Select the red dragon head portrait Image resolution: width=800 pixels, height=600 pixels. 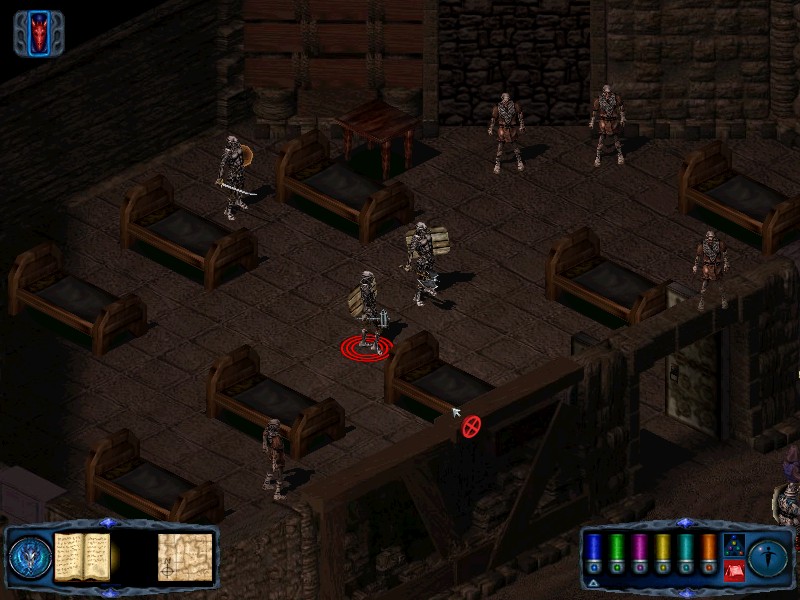click(39, 33)
